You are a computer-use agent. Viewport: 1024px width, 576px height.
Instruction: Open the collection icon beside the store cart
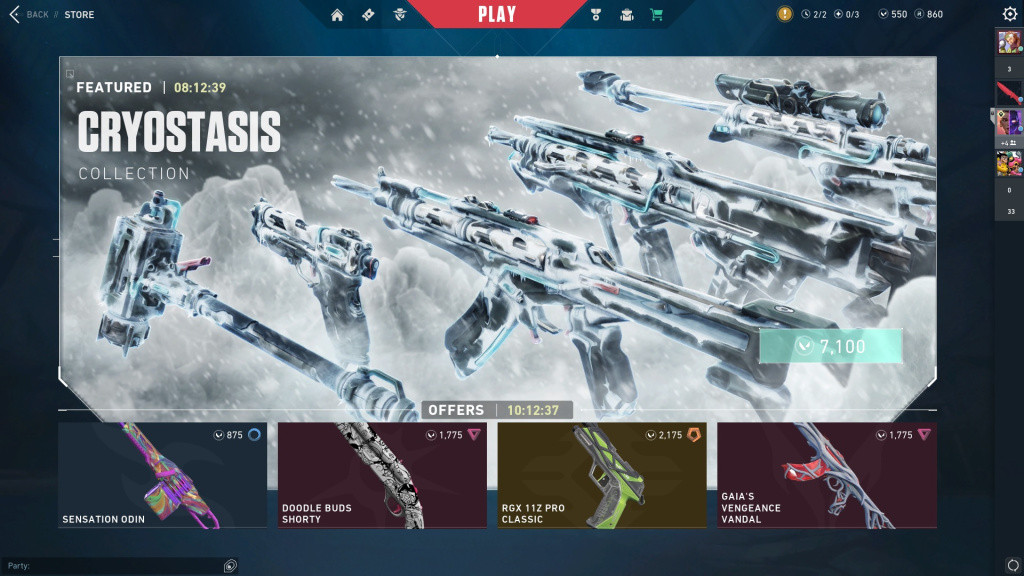[627, 15]
